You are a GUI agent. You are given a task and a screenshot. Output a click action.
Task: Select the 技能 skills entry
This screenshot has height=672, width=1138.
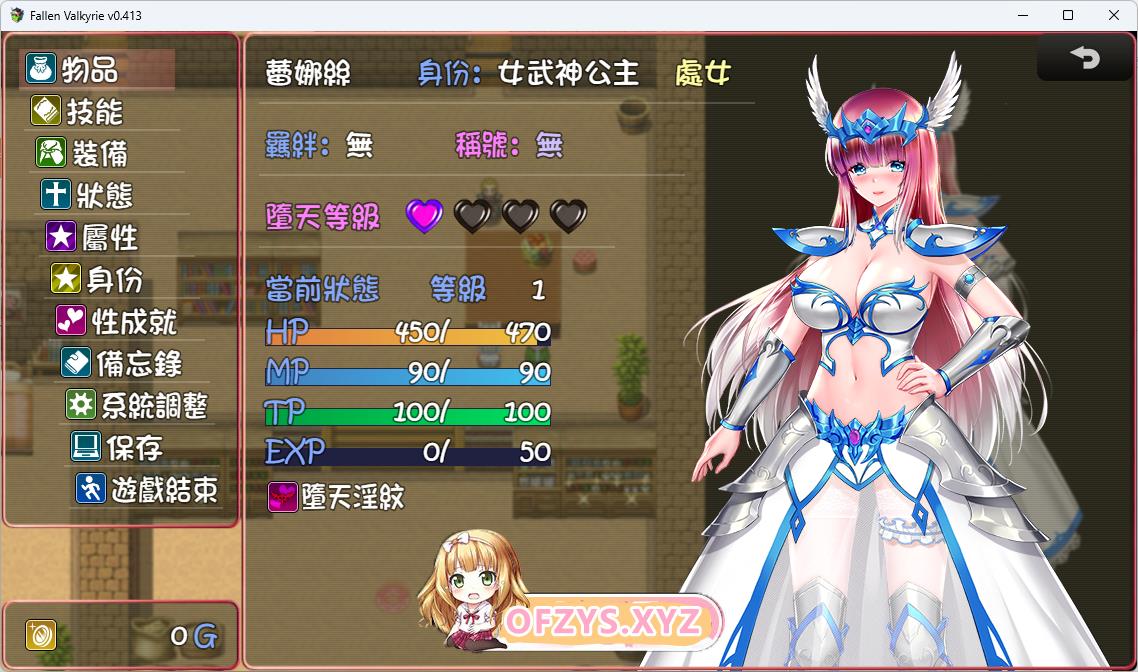tap(94, 111)
